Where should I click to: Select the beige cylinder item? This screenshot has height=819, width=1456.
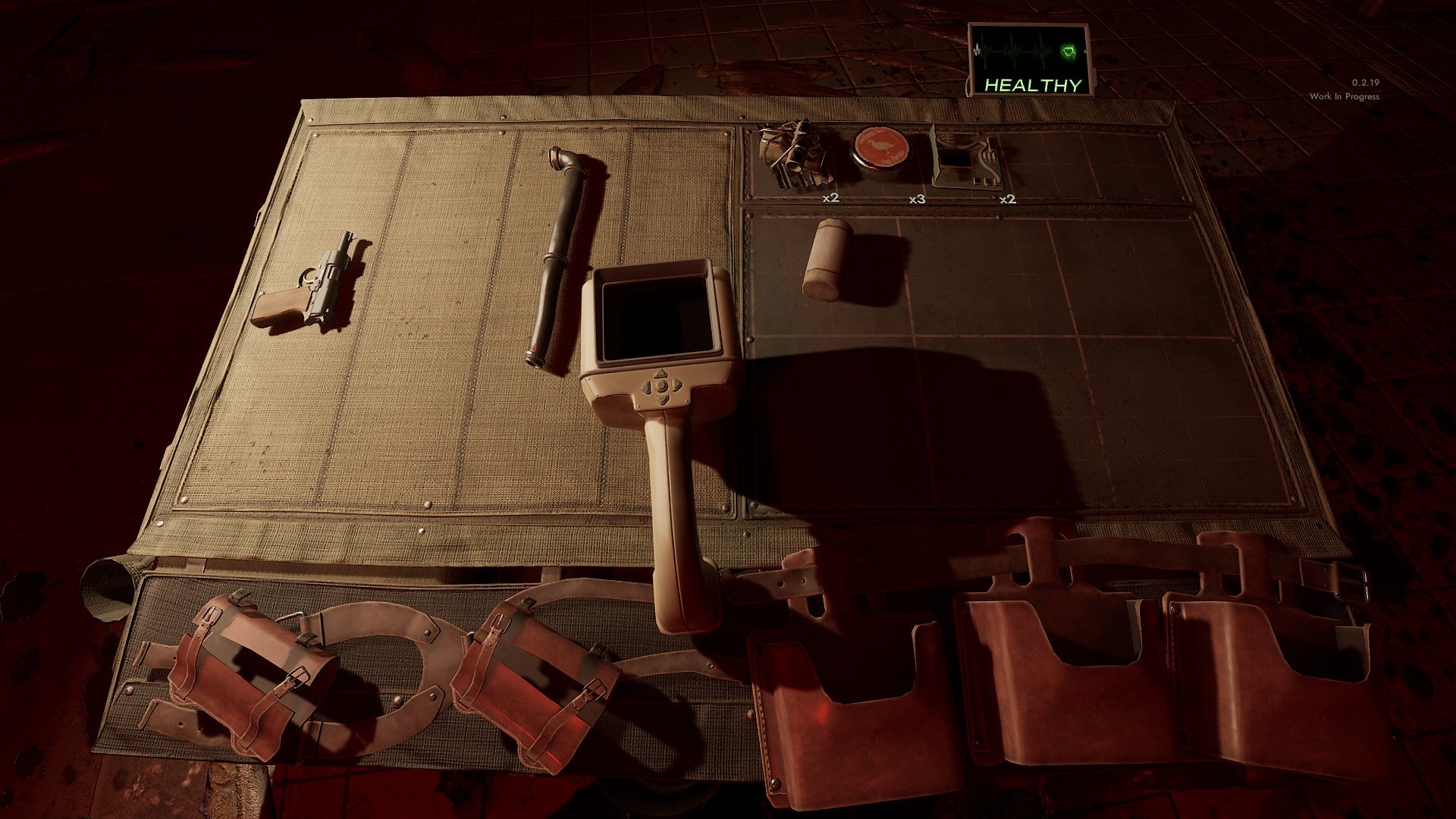coord(827,258)
